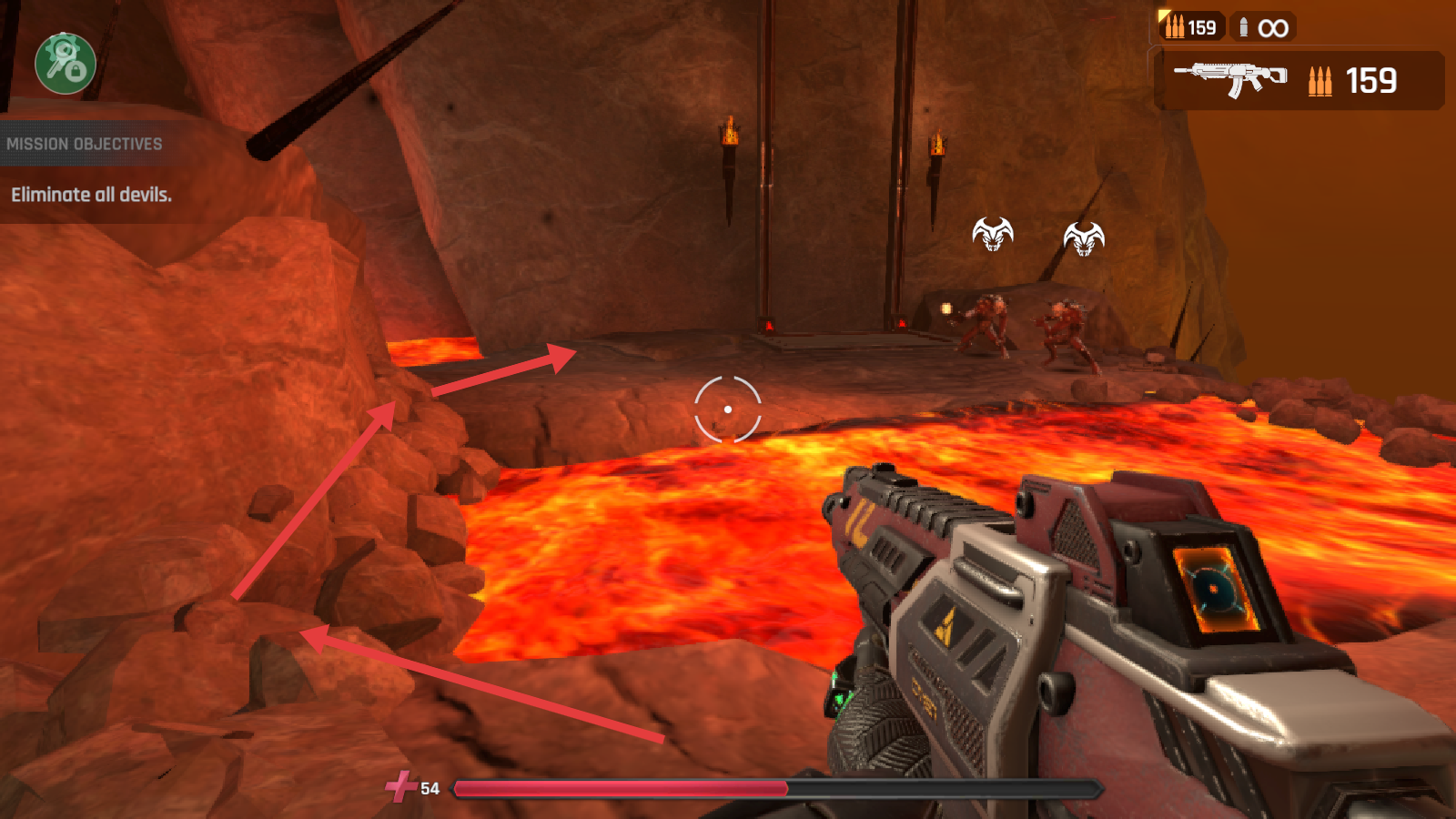Click the green gear-and-key lock icon
This screenshot has width=1456, height=819.
[x=66, y=63]
